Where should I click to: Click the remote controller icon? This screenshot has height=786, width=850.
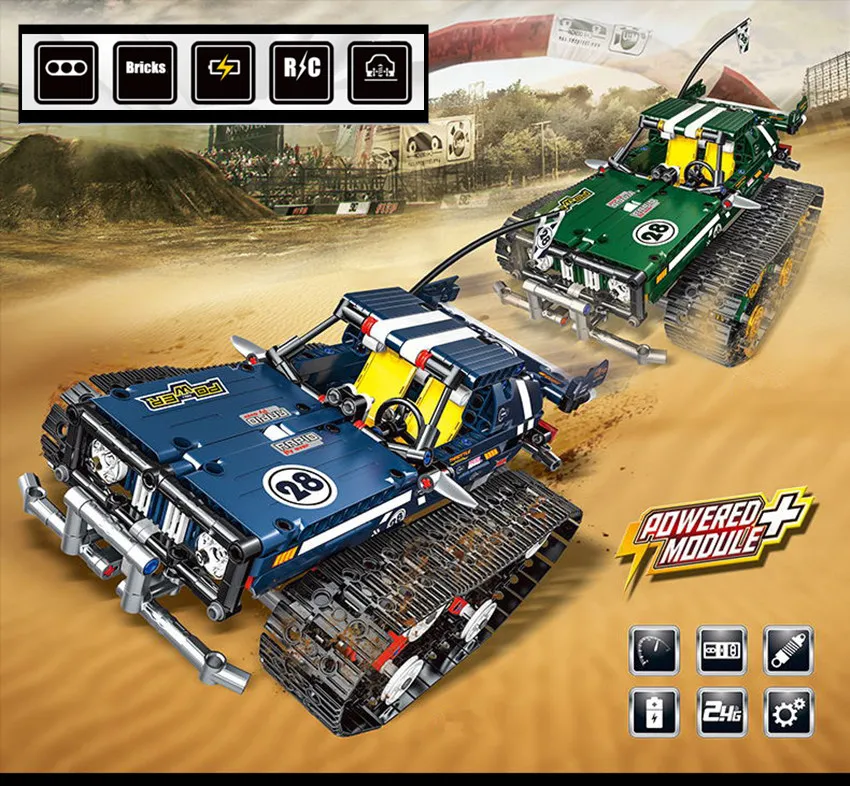[x=722, y=651]
